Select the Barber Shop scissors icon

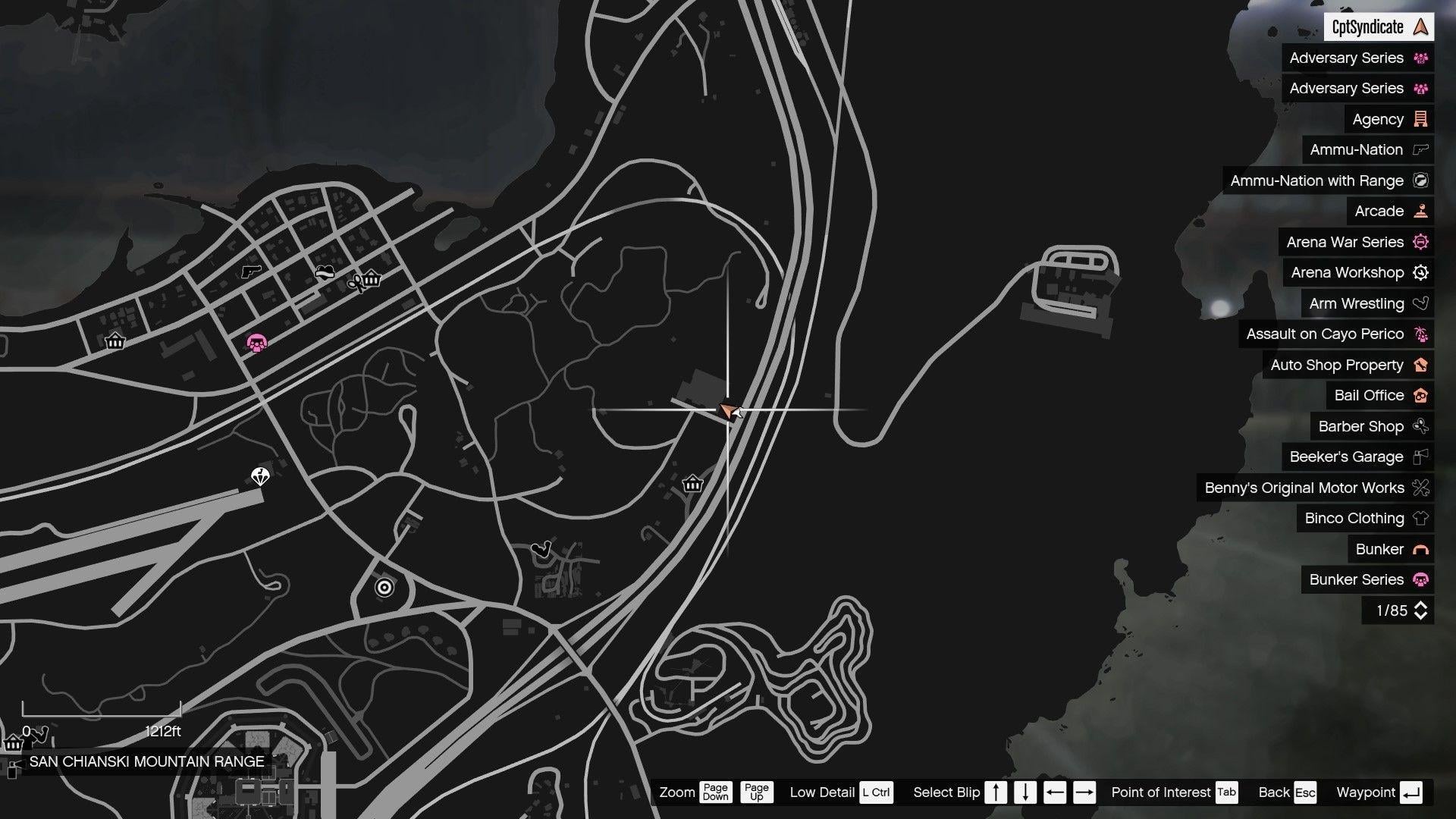point(1420,426)
